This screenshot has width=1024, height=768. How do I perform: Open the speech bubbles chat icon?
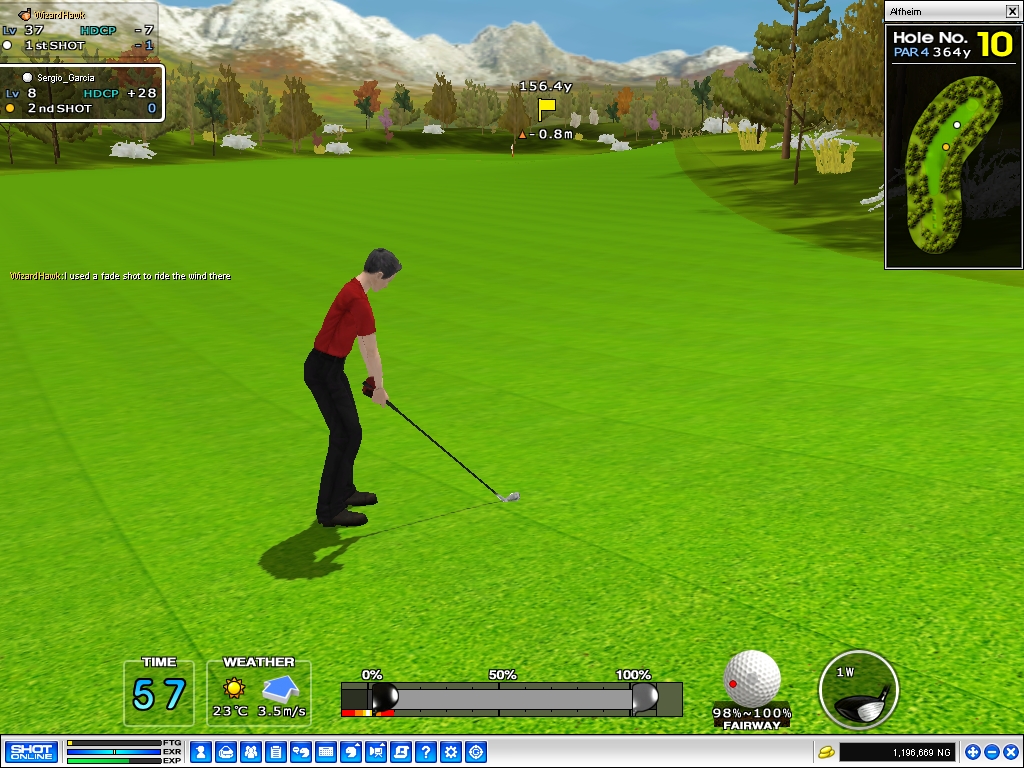coord(300,752)
